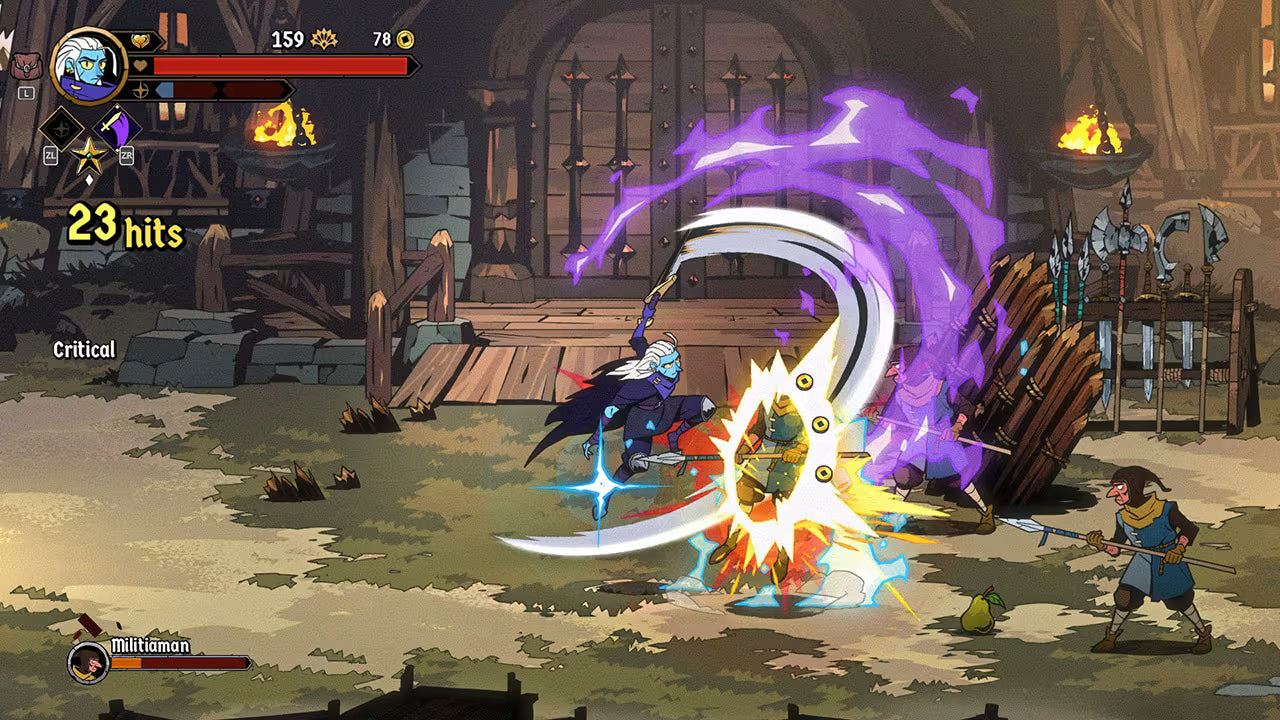Click the armor heart badge atop the portrait
This screenshot has height=720, width=1280.
140,40
